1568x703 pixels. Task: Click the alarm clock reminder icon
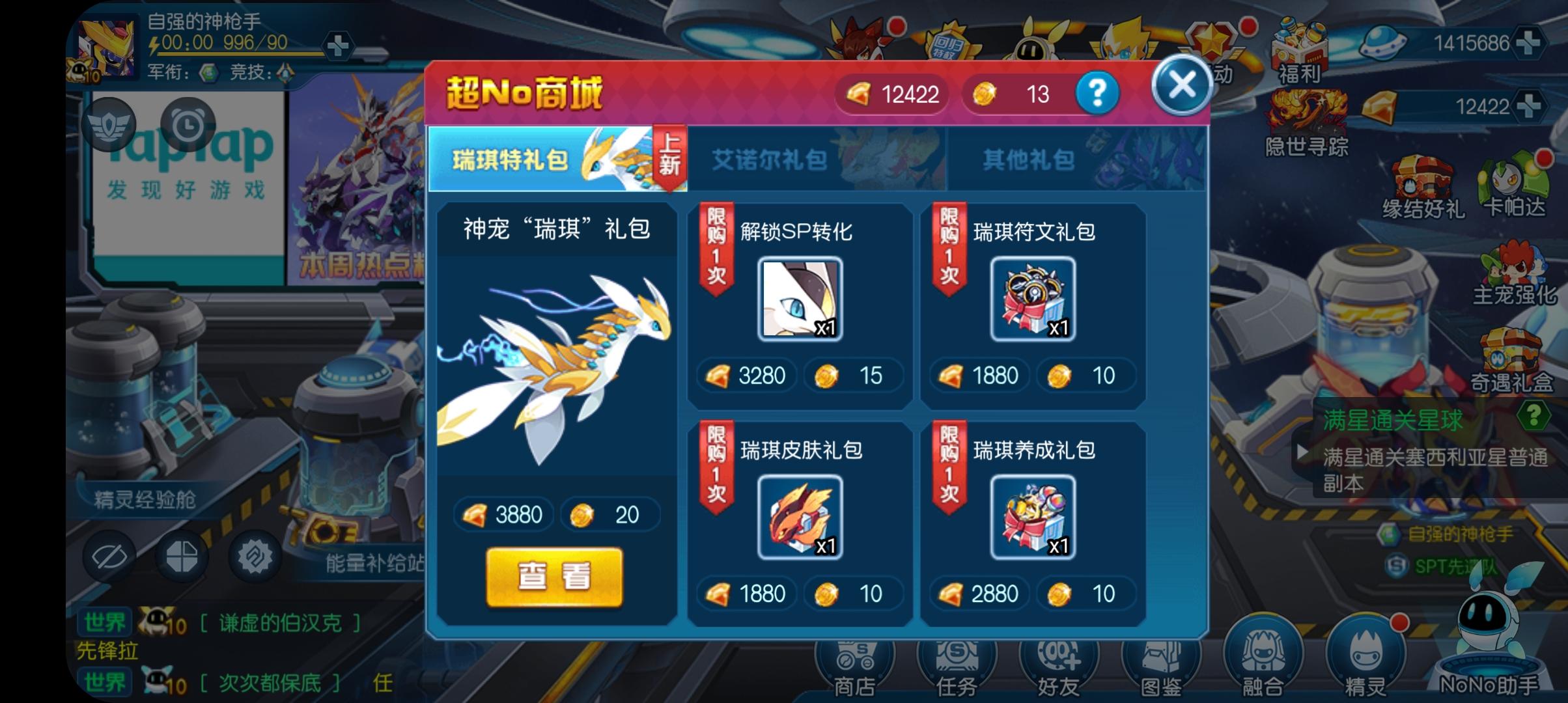point(188,125)
